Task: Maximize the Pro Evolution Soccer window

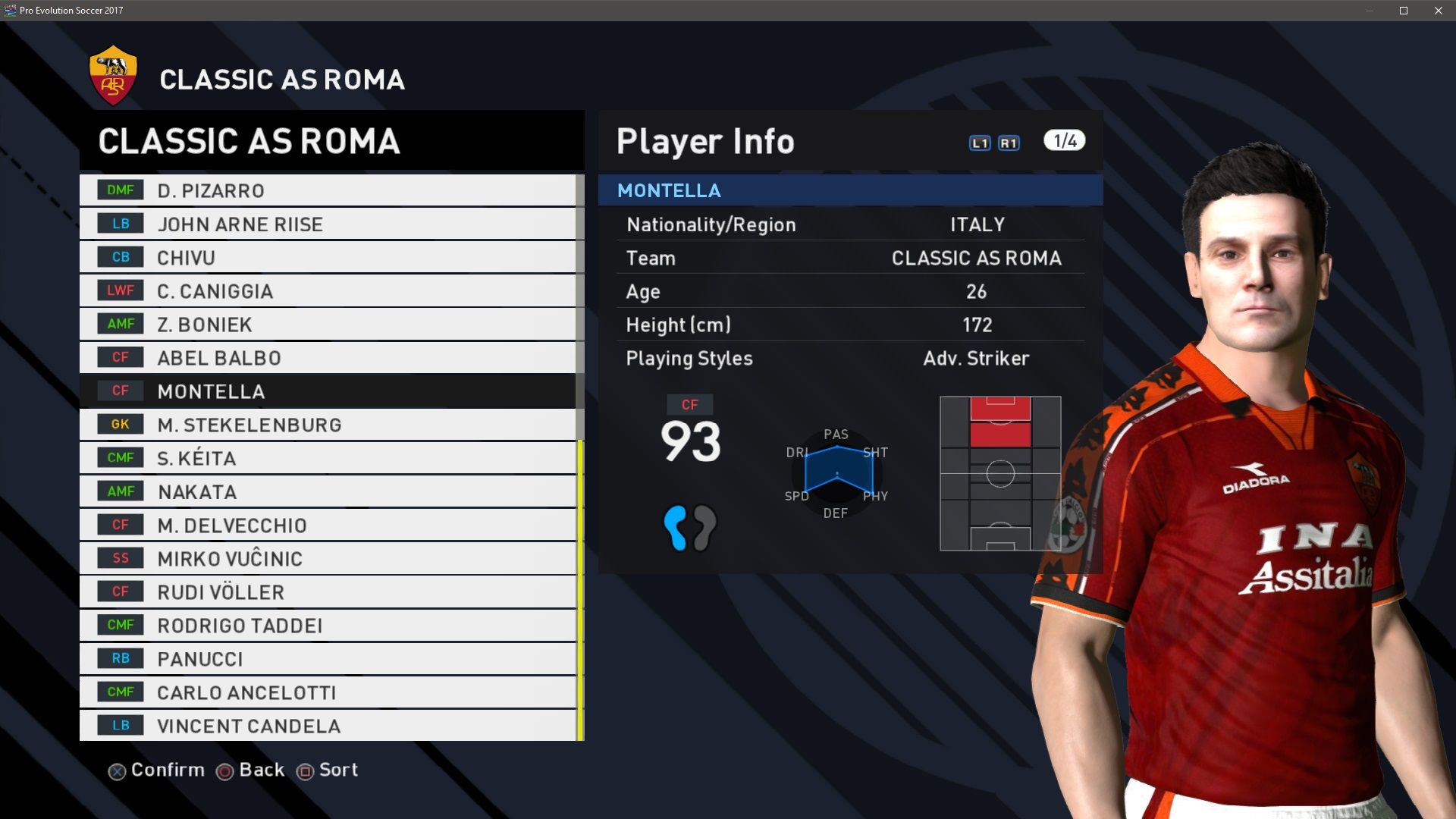Action: (x=1404, y=11)
